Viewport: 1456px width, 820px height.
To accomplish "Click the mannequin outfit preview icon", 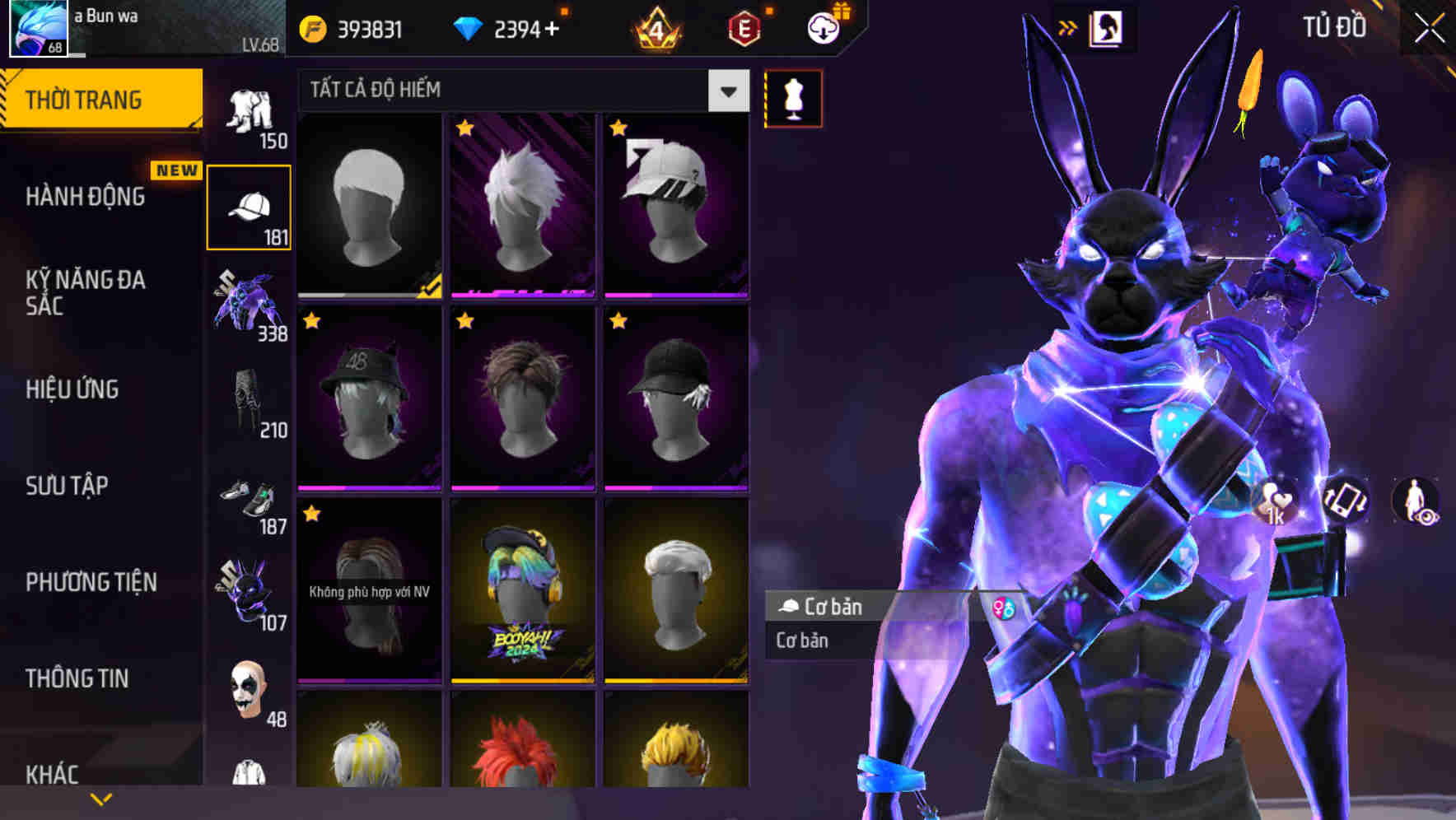I will [x=792, y=98].
